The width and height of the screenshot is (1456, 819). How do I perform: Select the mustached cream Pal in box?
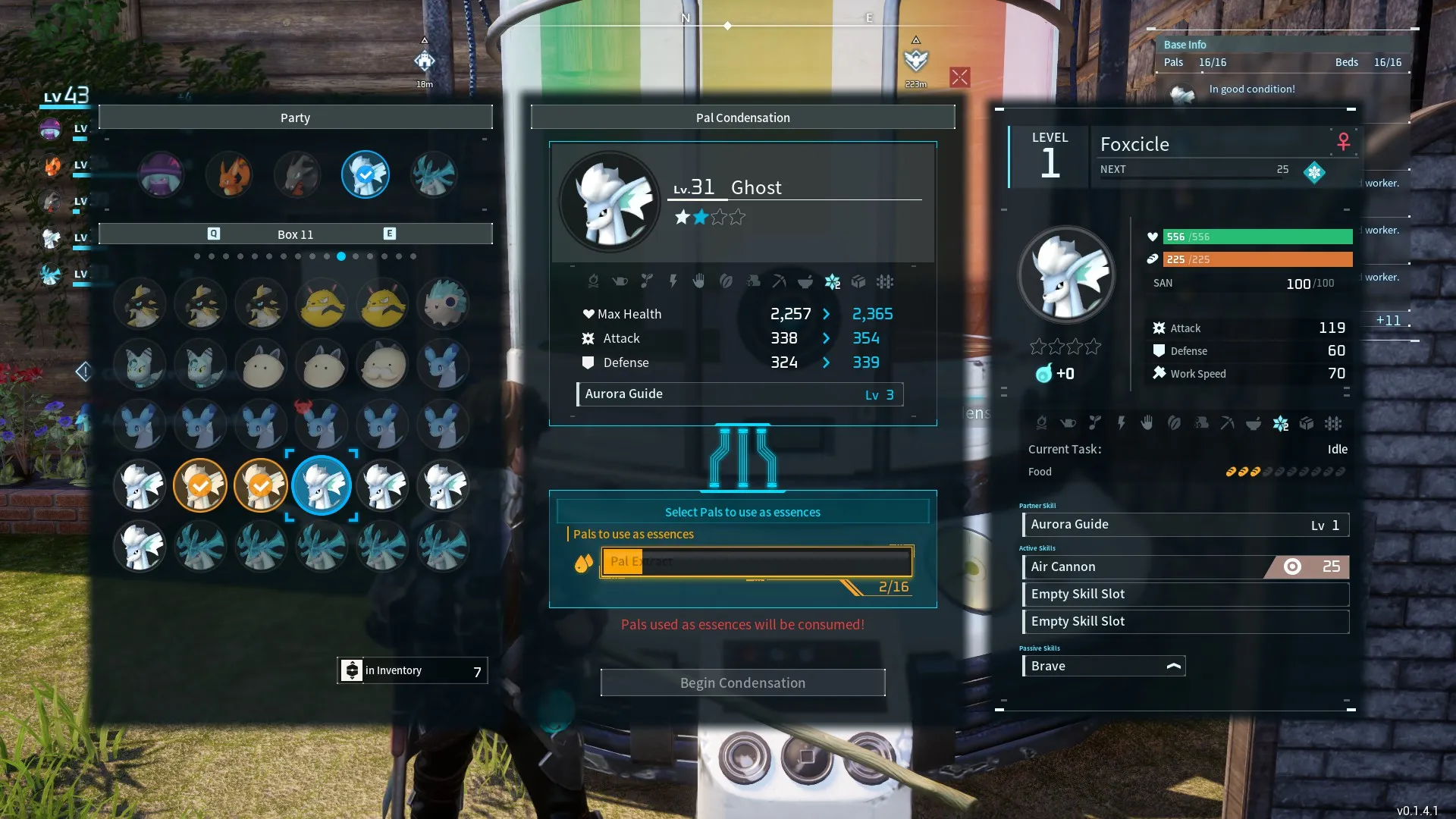[382, 364]
